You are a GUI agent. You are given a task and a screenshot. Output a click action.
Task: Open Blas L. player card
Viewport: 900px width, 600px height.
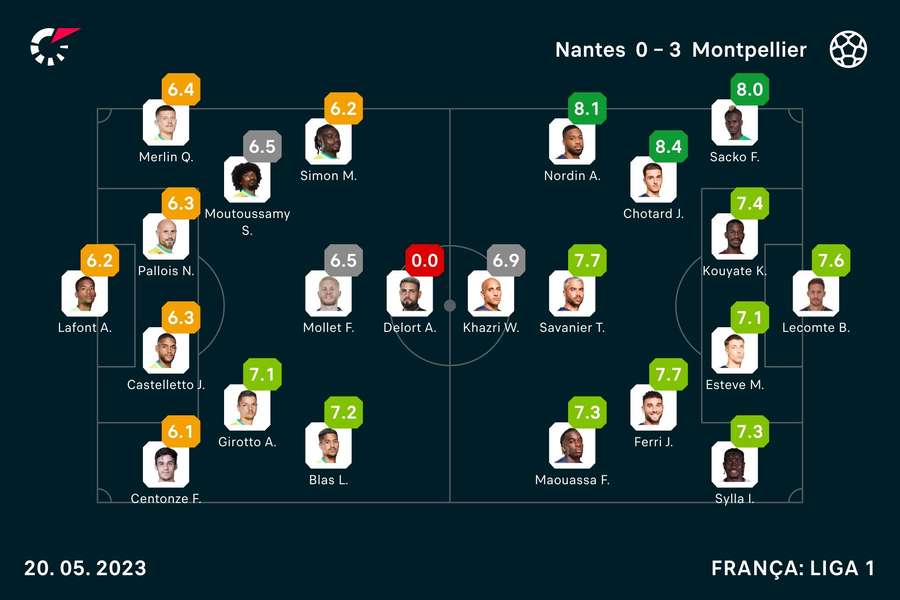click(x=327, y=445)
